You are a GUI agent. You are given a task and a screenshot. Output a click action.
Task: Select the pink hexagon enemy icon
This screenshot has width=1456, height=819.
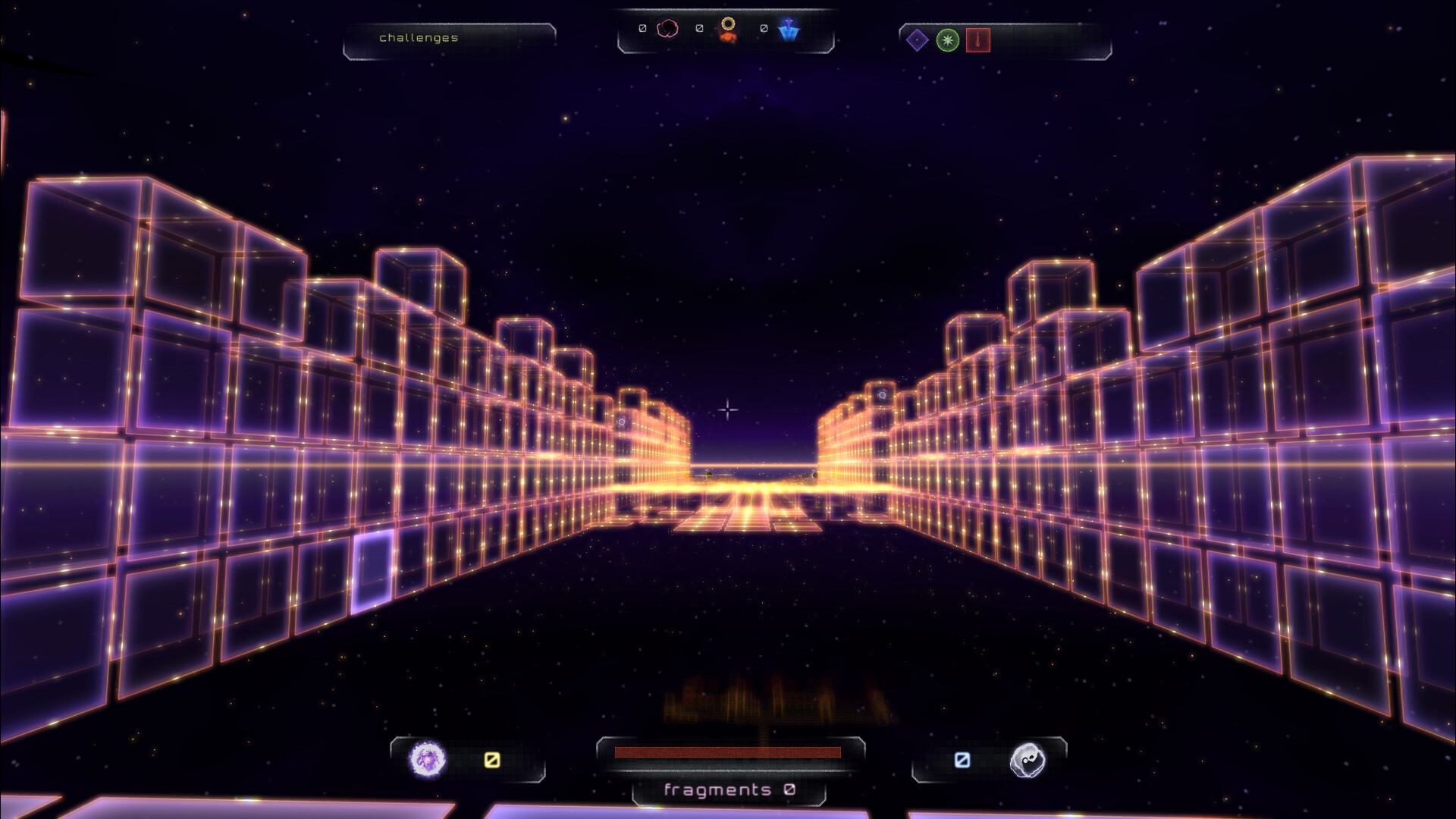coord(666,29)
